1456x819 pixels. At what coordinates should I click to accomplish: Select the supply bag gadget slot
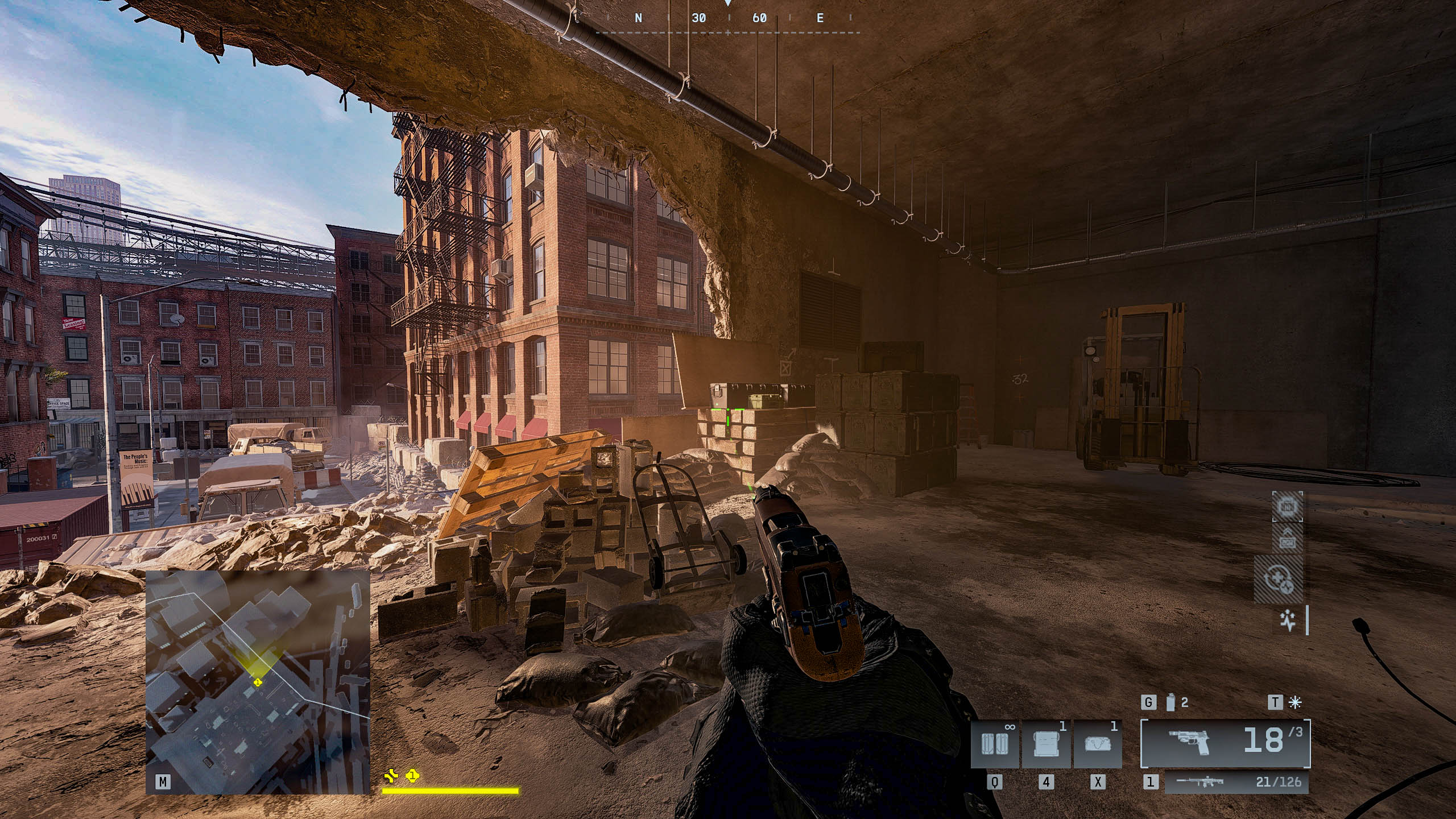pos(1098,744)
